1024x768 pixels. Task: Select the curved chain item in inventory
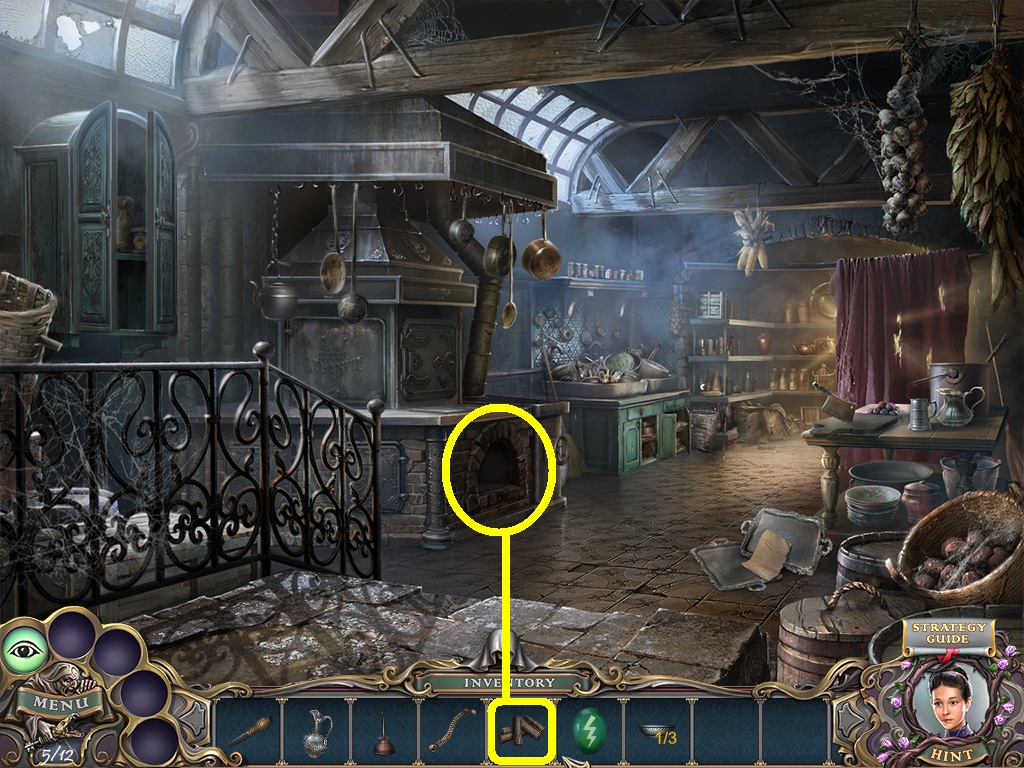tap(453, 732)
